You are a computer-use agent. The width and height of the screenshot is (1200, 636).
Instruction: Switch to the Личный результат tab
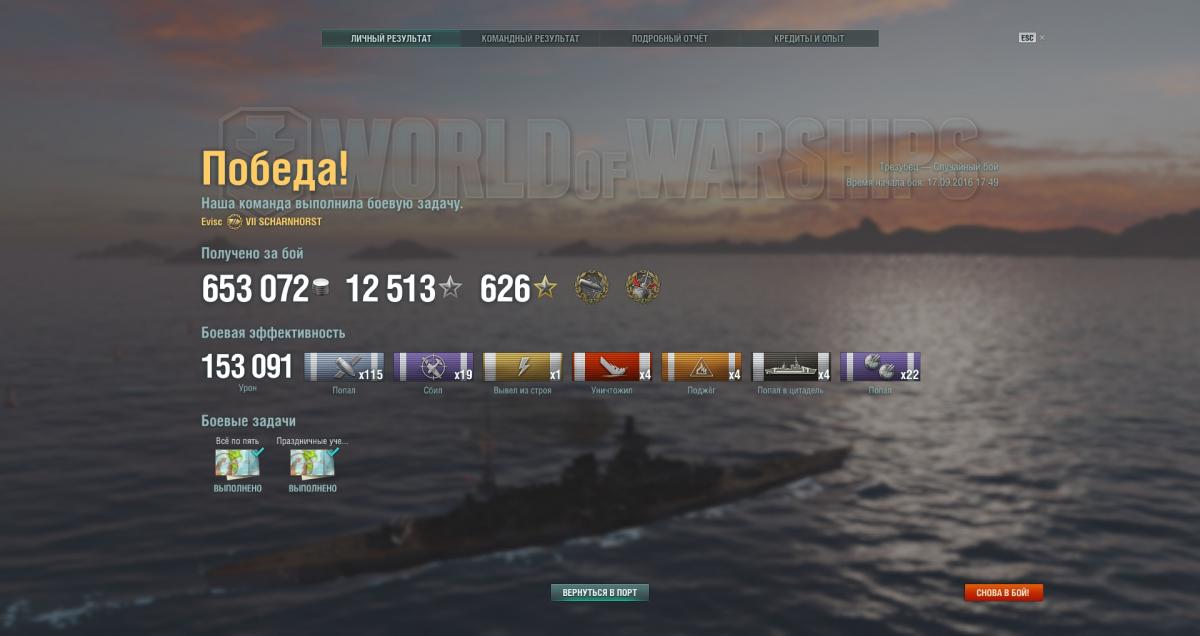tap(391, 39)
